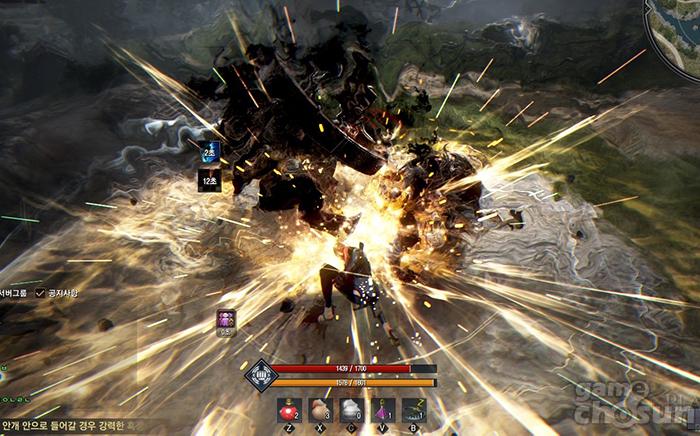Toggle the 공지사항 notice checkbox
This screenshot has height=436, width=700.
[x=40, y=293]
